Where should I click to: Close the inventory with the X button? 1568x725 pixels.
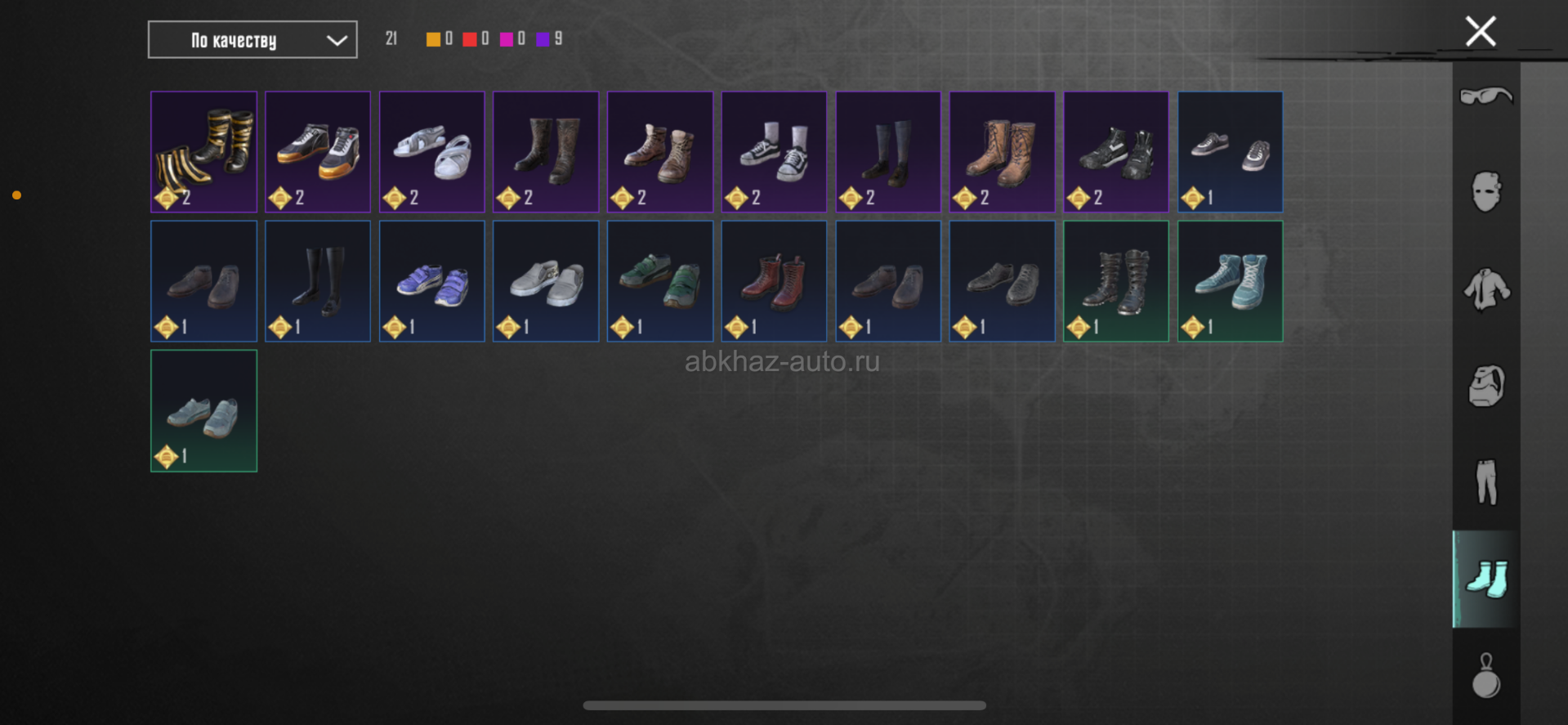tap(1480, 32)
